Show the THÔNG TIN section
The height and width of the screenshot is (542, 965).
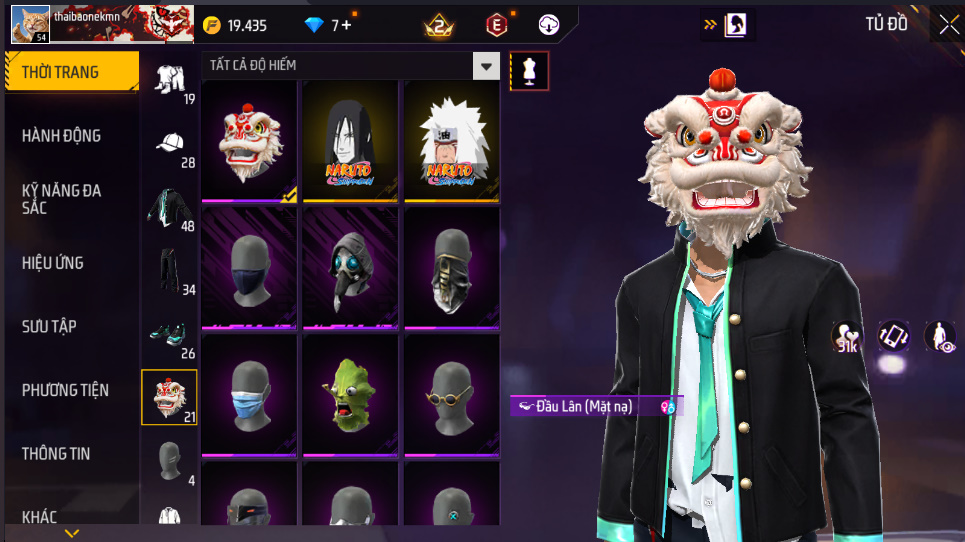click(56, 454)
